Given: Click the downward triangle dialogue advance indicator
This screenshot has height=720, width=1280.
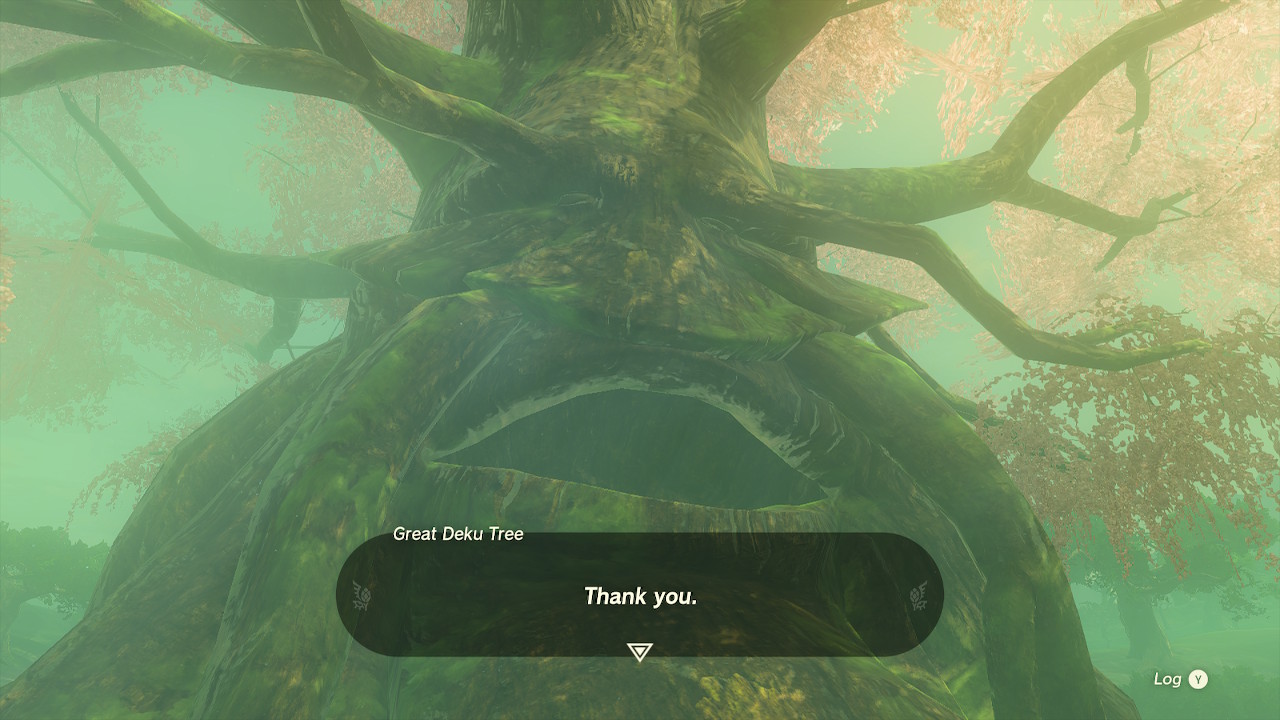Looking at the screenshot, I should (x=639, y=650).
